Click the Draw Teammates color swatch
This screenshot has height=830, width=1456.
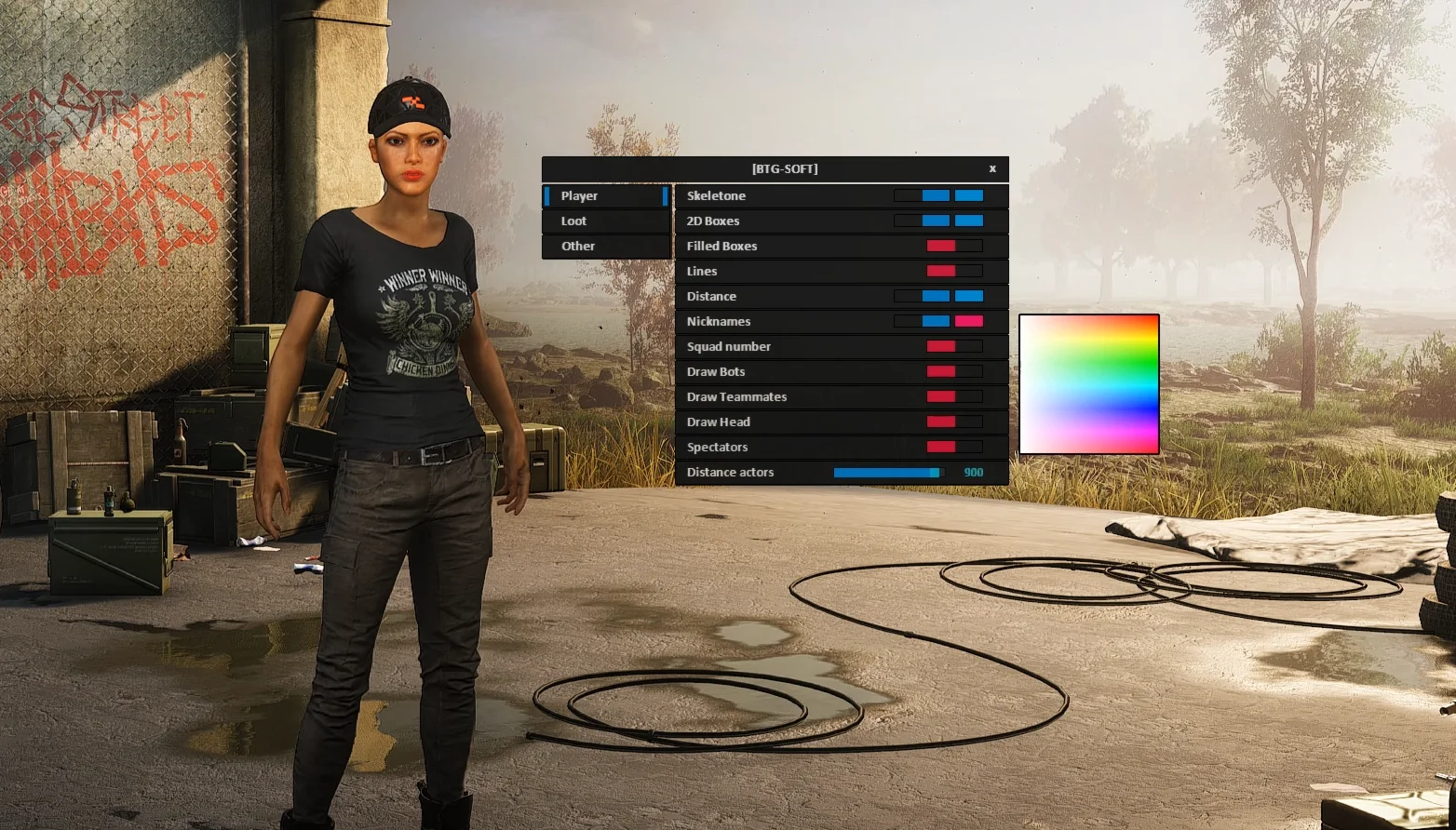[941, 396]
